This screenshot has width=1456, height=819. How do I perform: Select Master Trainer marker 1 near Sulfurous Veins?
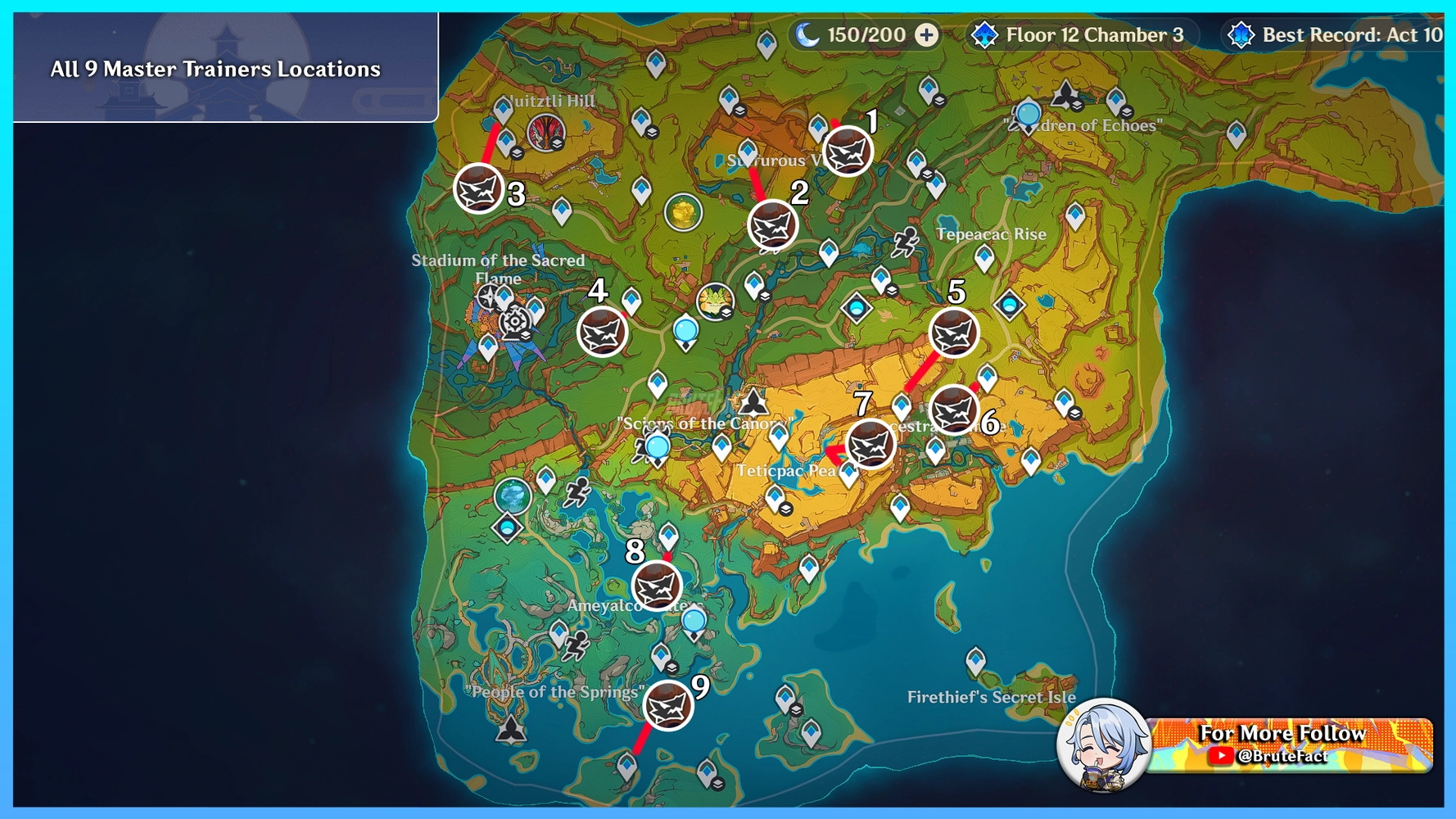click(846, 152)
